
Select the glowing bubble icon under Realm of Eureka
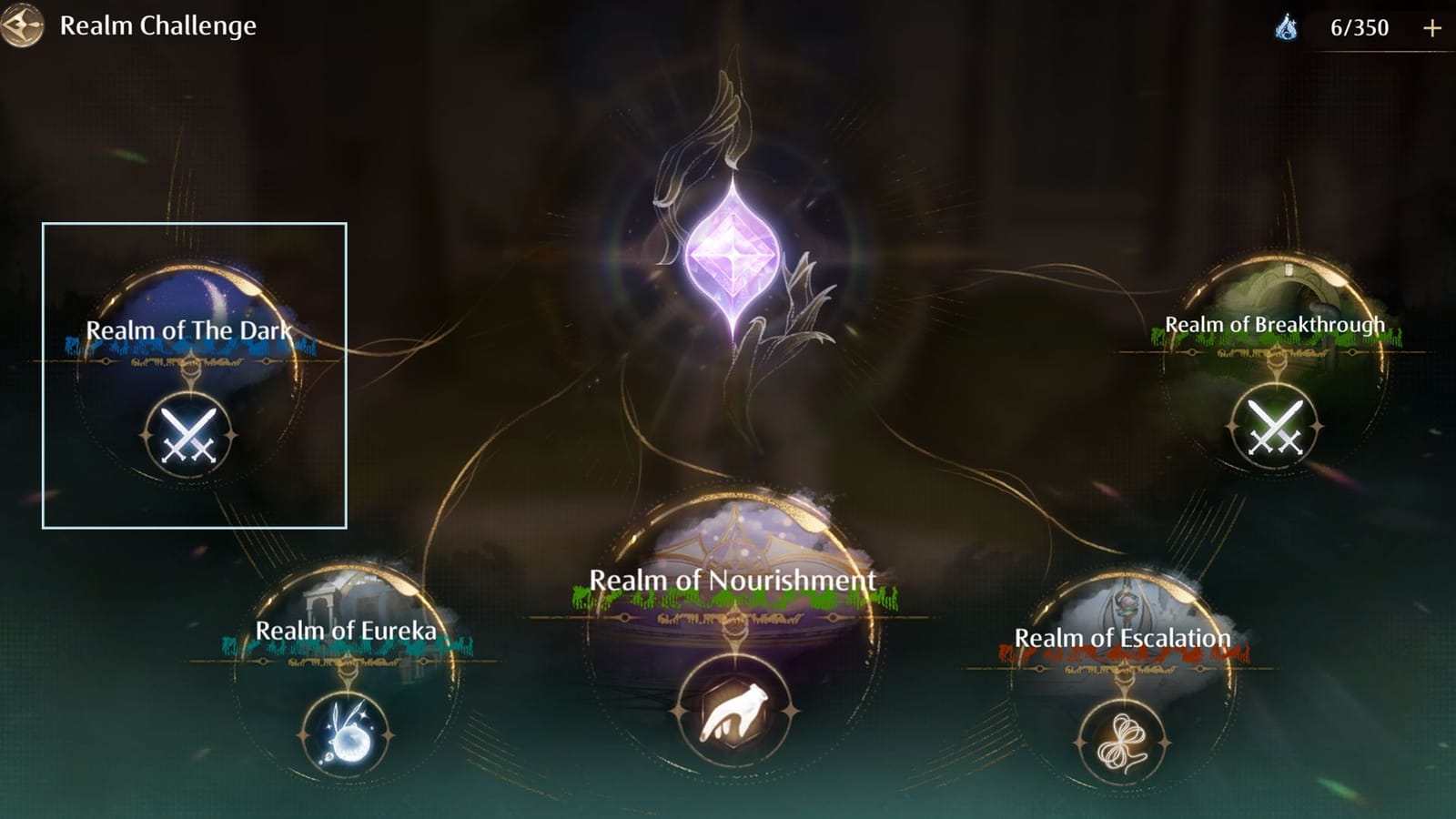(x=349, y=731)
